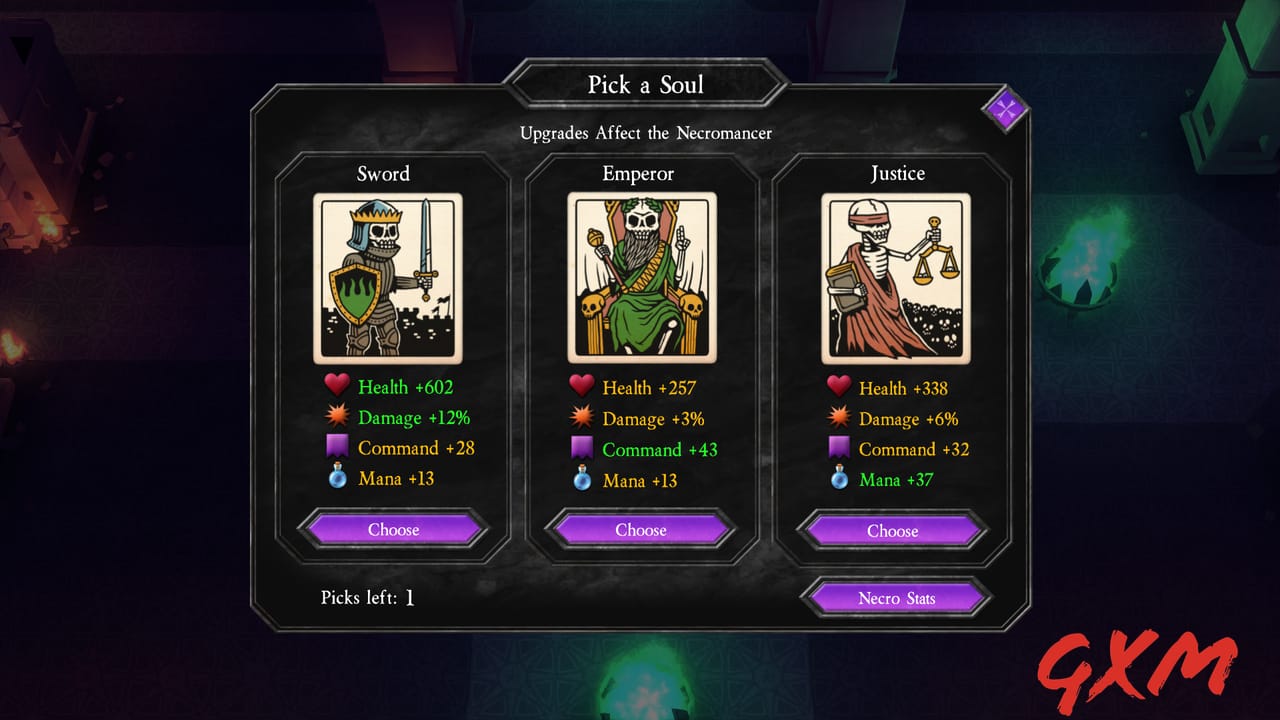Choose the Emperor soul

point(640,529)
